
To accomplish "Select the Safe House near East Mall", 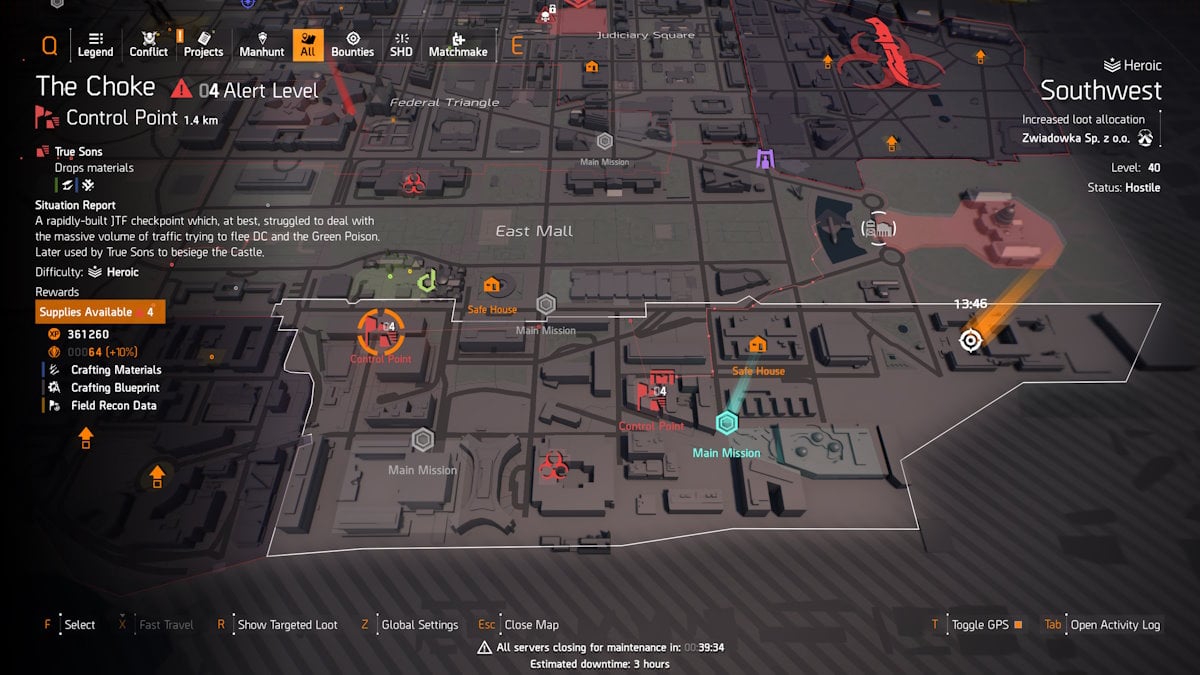I will pyautogui.click(x=491, y=287).
